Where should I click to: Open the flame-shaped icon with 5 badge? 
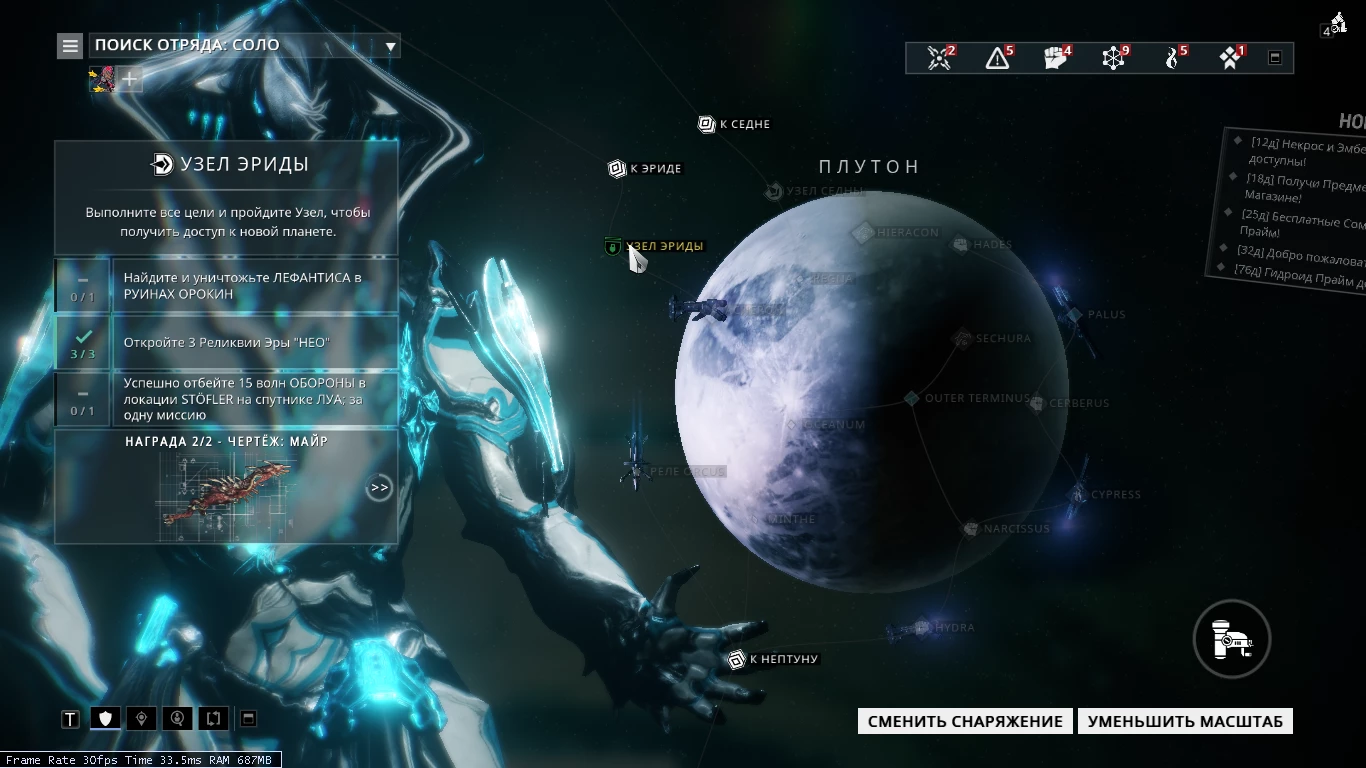[x=1173, y=58]
